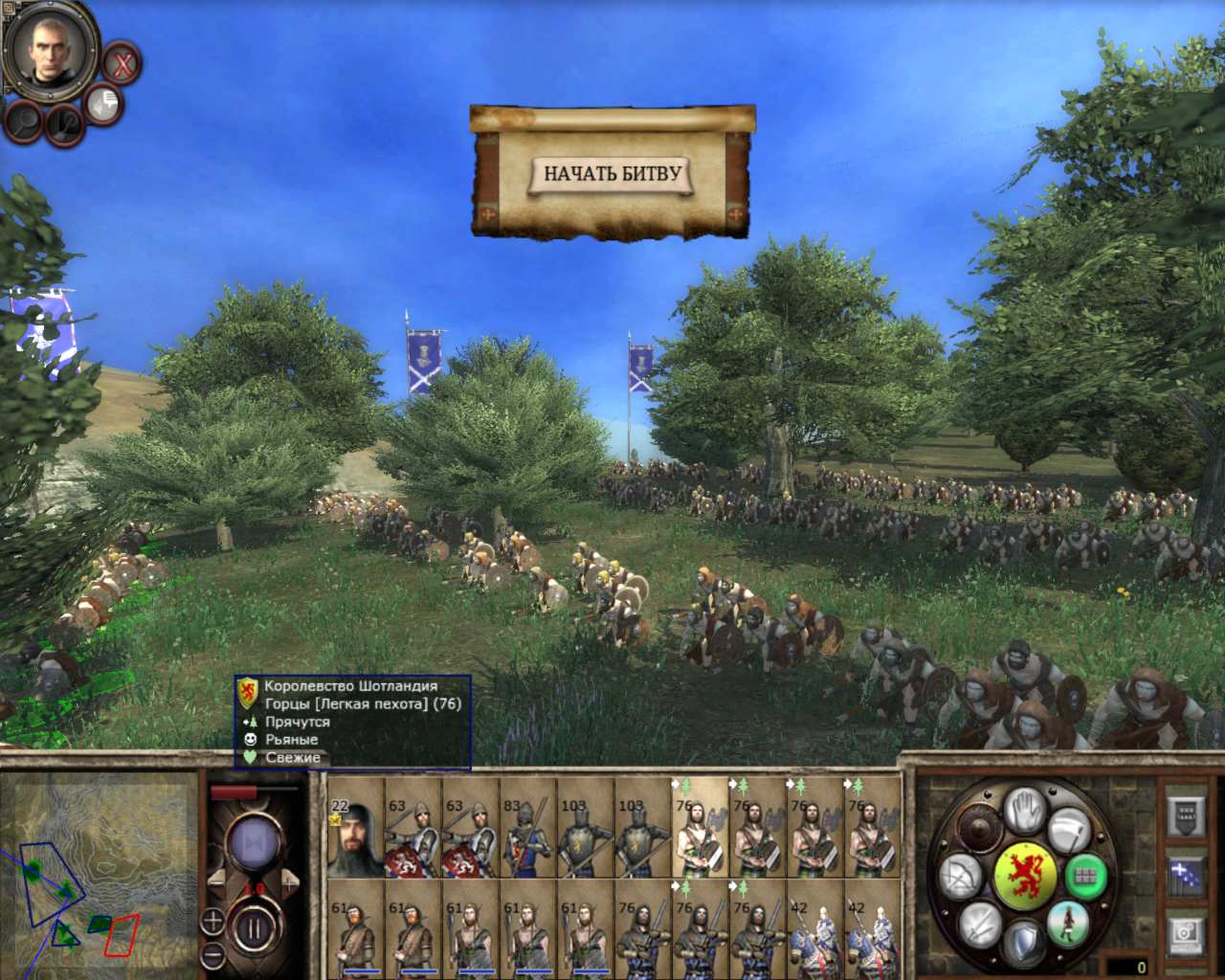Activate the halt order hand icon
Viewport: 1225px width, 980px height.
[x=1025, y=810]
